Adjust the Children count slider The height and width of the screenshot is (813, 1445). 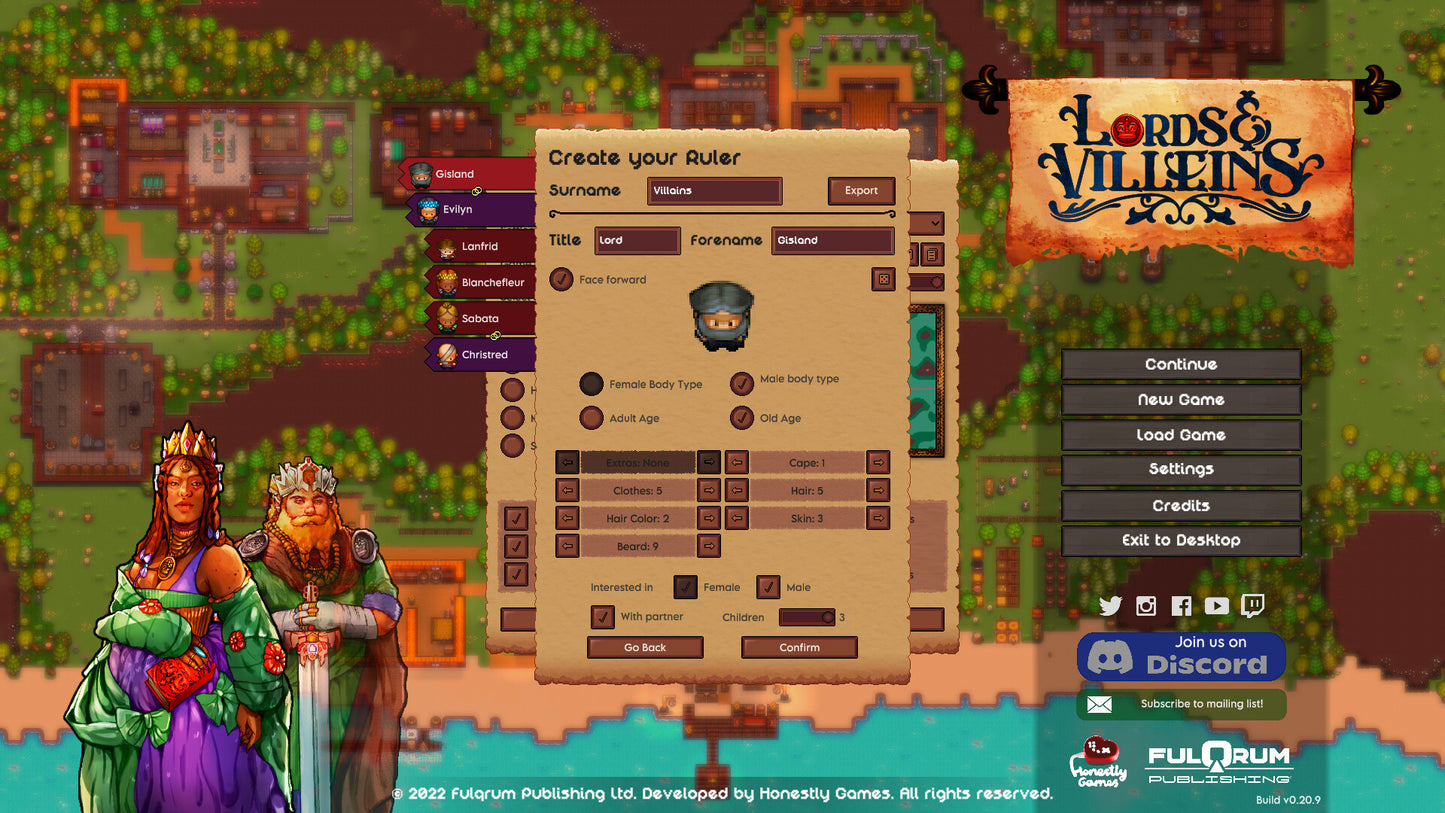pos(807,618)
